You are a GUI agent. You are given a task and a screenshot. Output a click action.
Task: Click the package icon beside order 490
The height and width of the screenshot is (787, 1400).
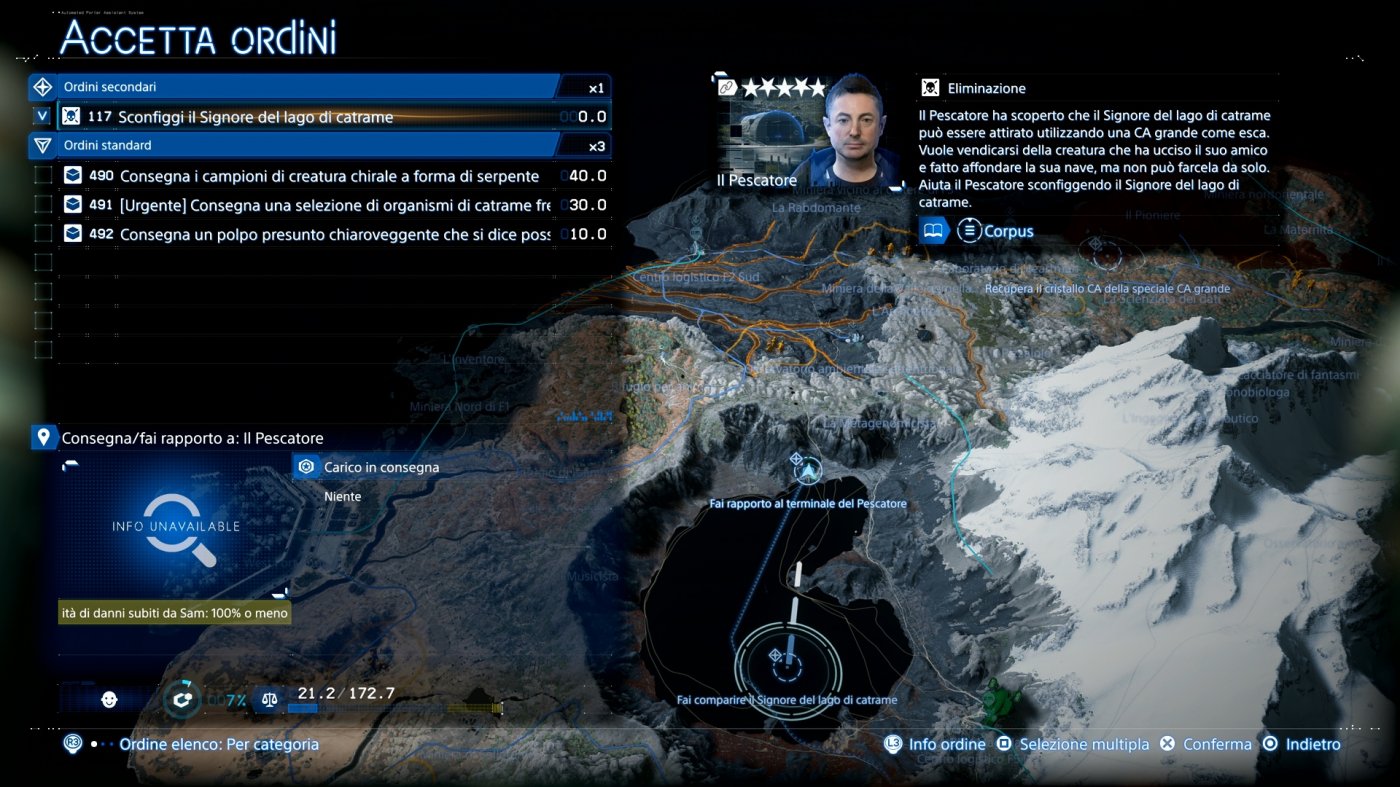(72, 174)
